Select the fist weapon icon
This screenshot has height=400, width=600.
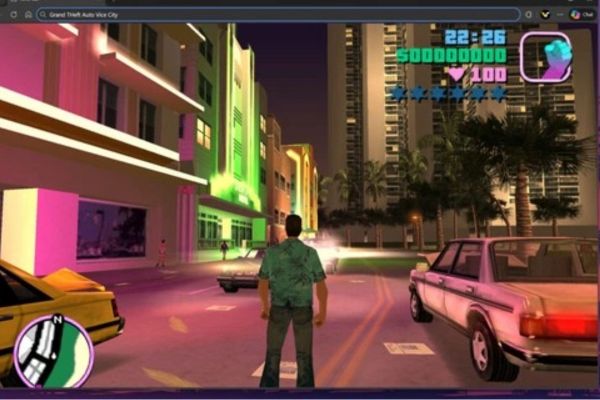point(545,56)
